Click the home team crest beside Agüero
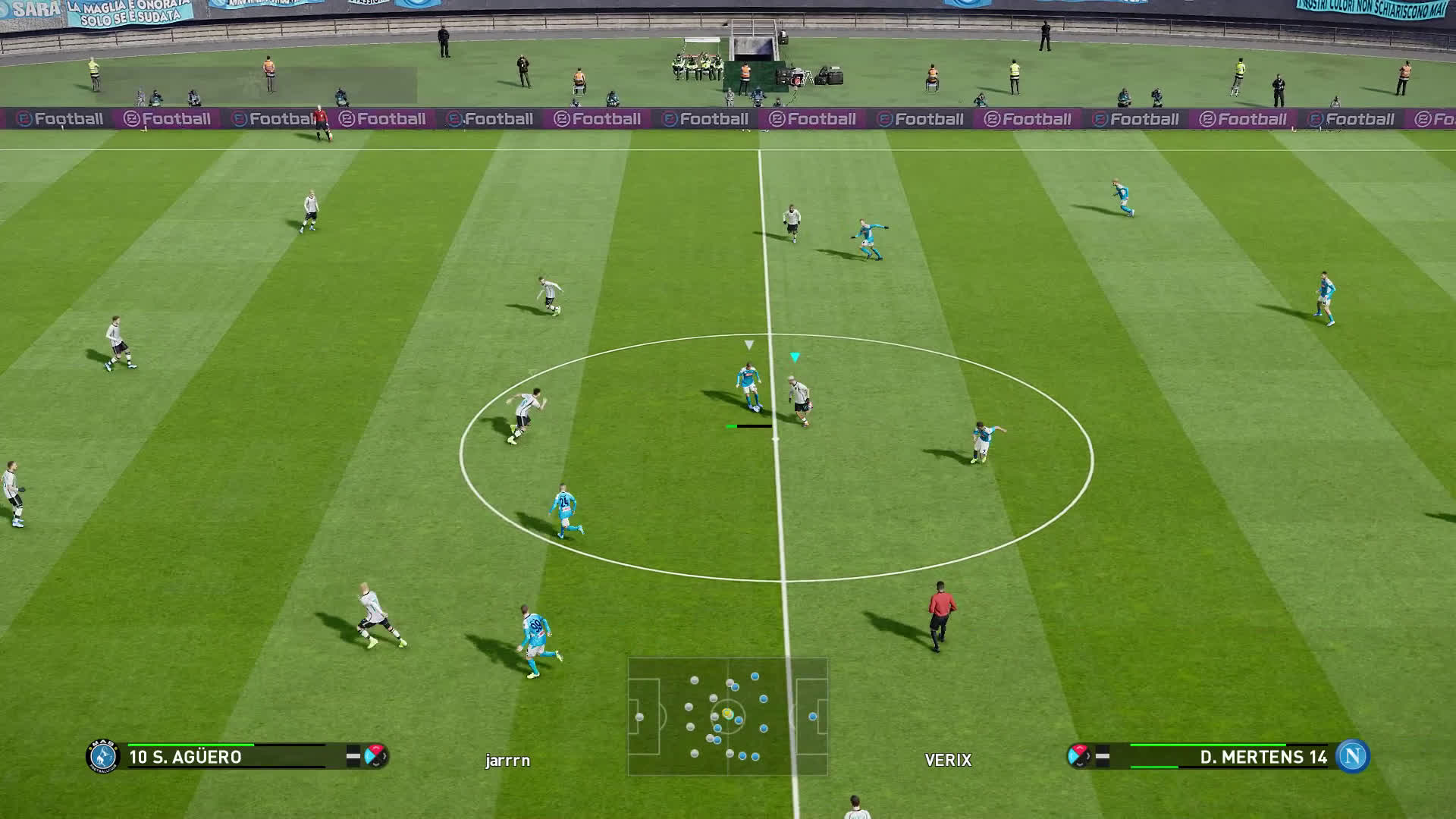Screen dimensions: 1456x819 [103, 756]
